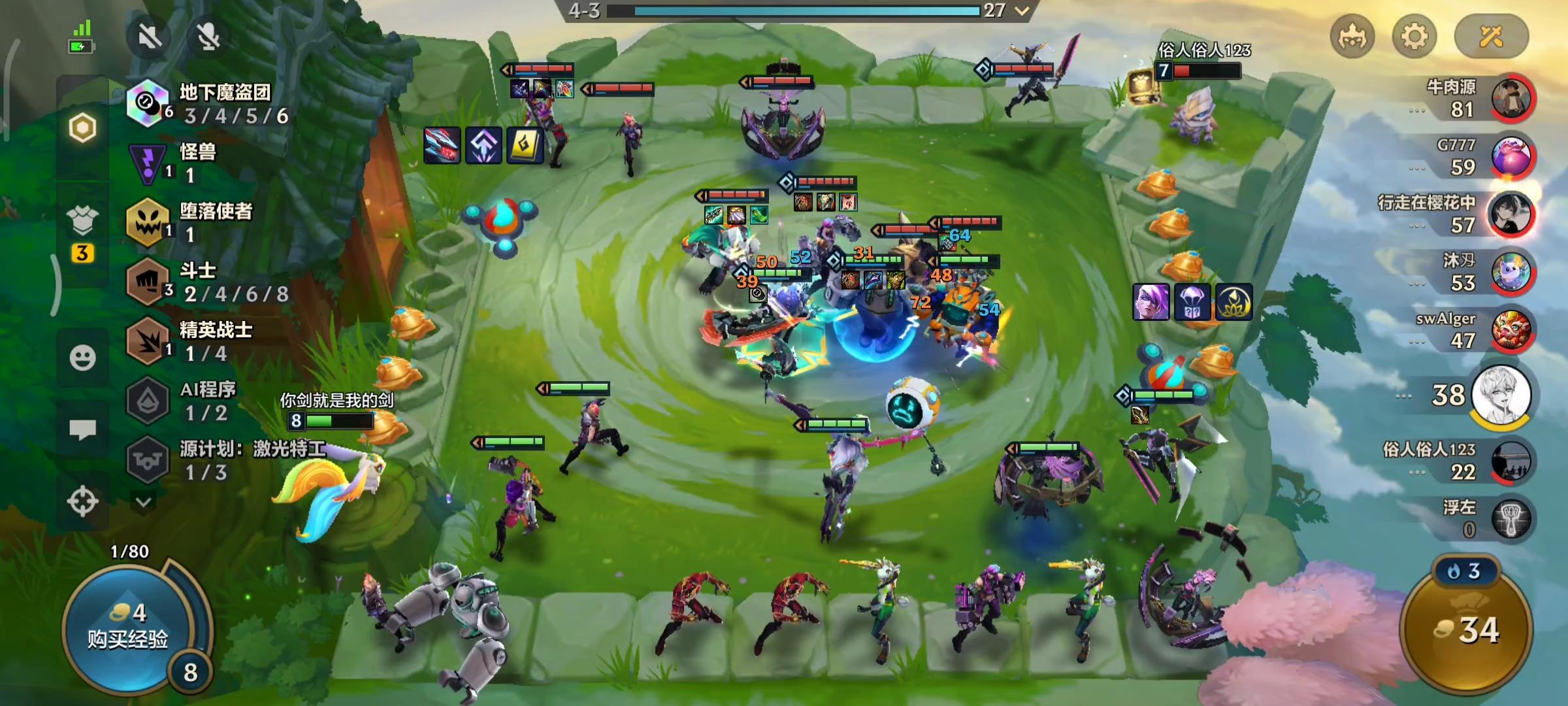Expand the stage timer dropdown arrow
Screen dimensions: 1568x706
(x=1022, y=10)
